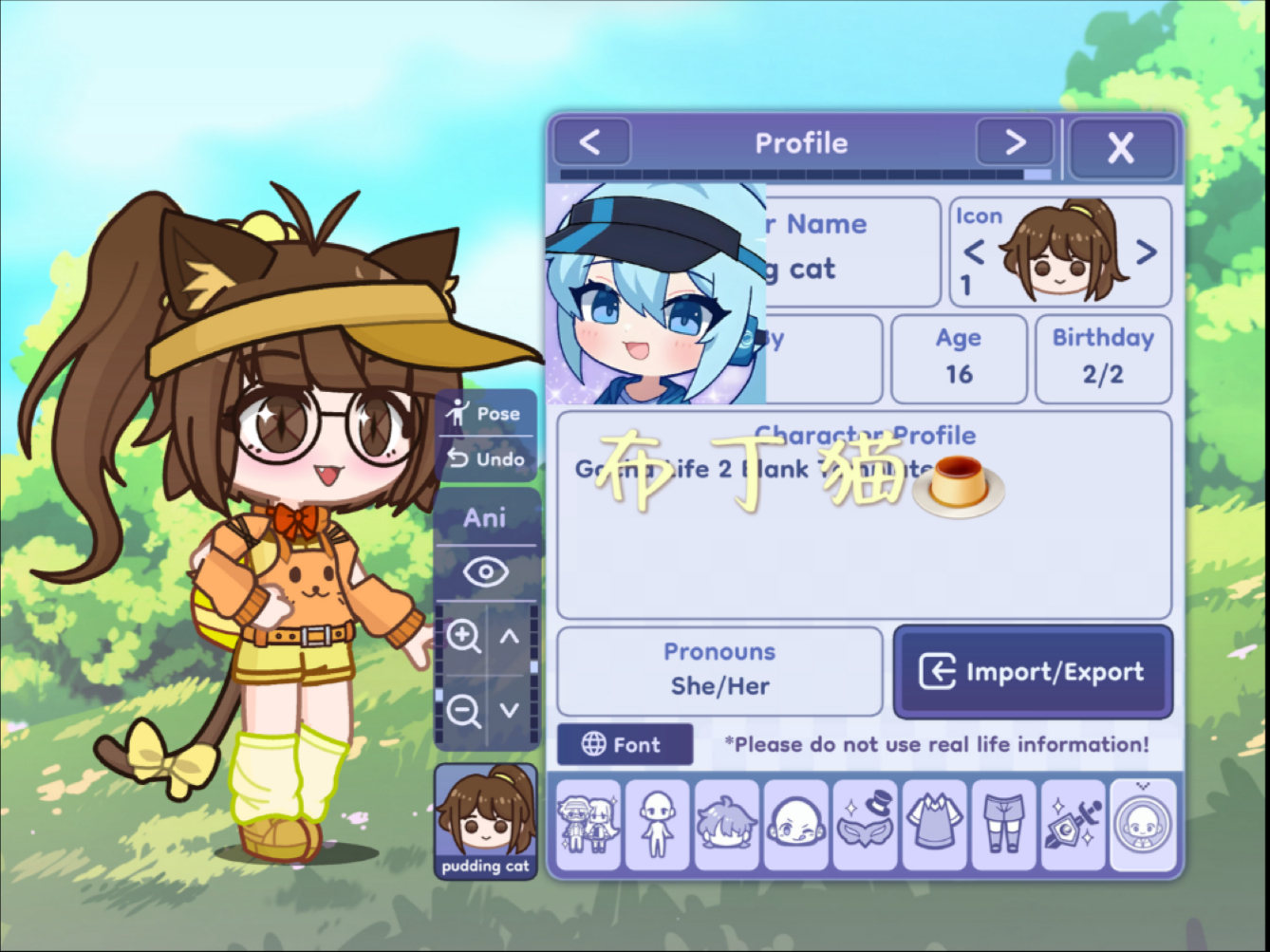This screenshot has height=952, width=1270.
Task: Open the Import/Export menu
Action: (1033, 672)
